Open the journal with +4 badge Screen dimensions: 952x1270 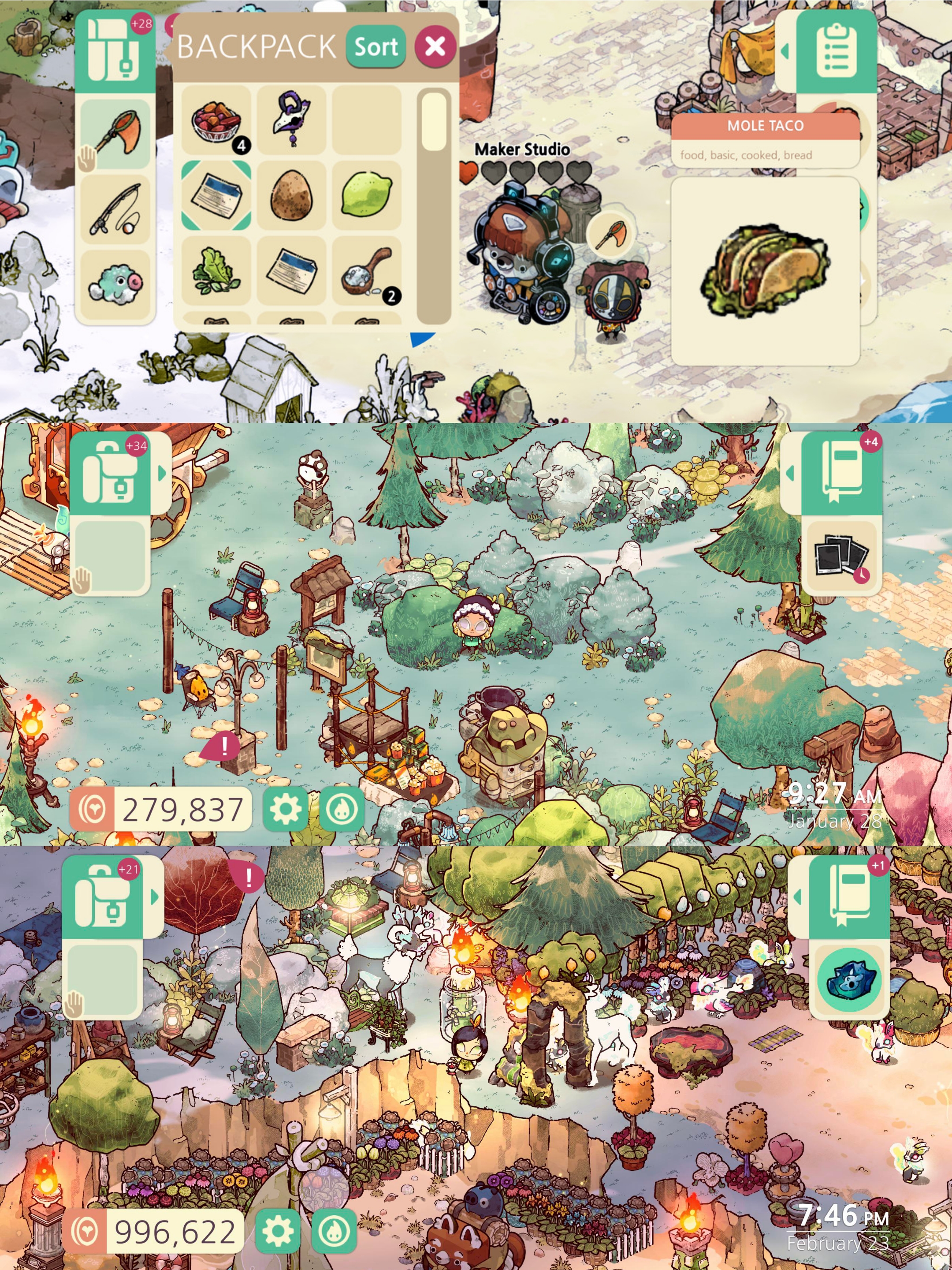click(x=841, y=474)
